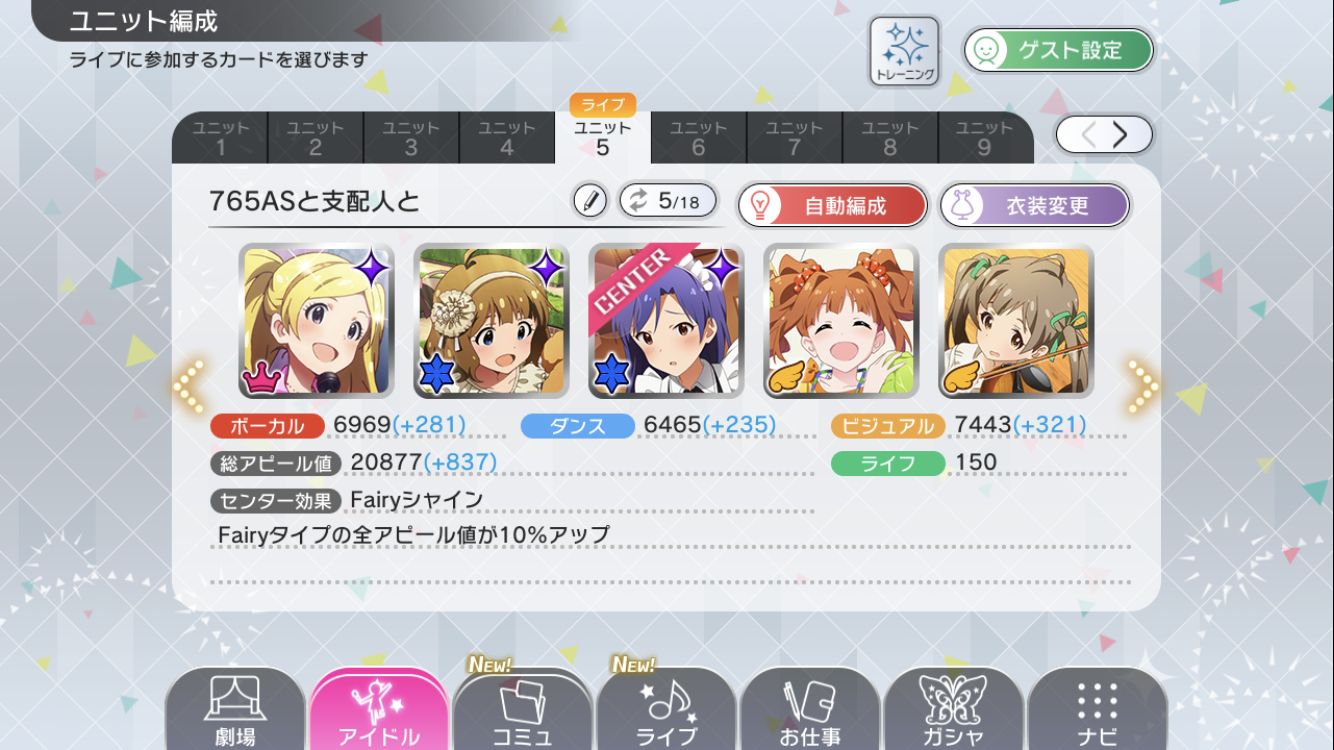Pick the violin-playing idol card
Image resolution: width=1334 pixels, height=750 pixels.
1016,321
